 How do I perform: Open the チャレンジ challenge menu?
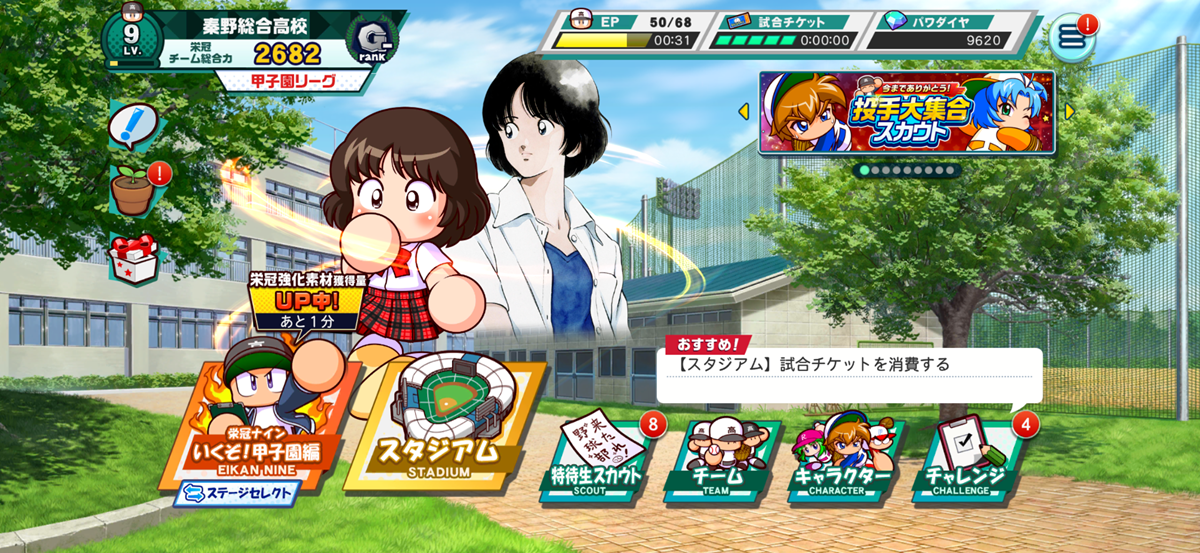[966, 460]
